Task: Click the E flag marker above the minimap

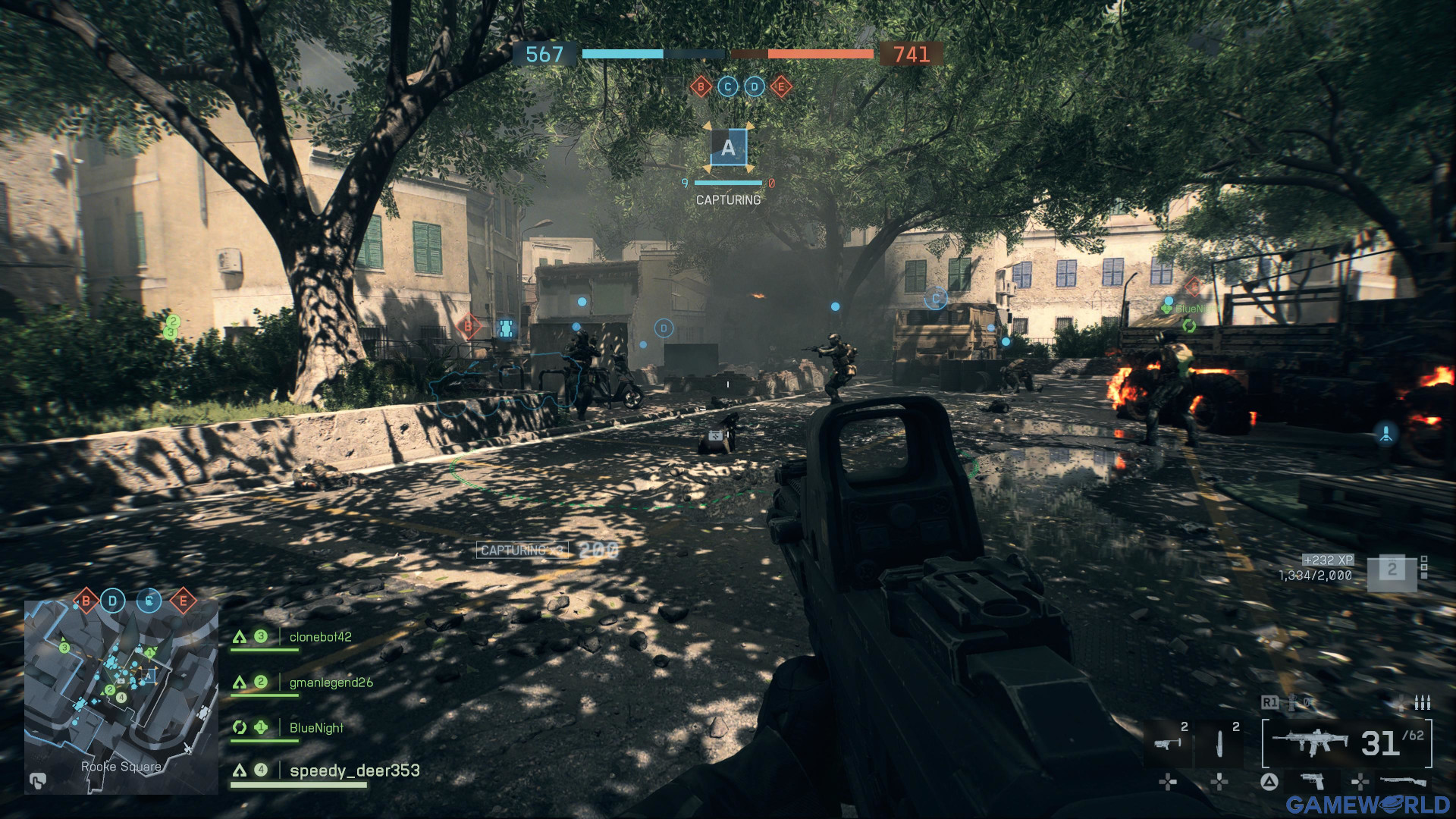Action: 183,601
